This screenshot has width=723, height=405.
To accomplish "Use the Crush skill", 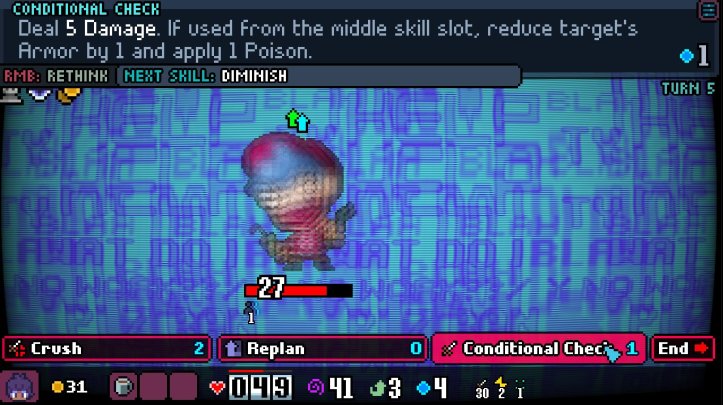I will coord(107,348).
